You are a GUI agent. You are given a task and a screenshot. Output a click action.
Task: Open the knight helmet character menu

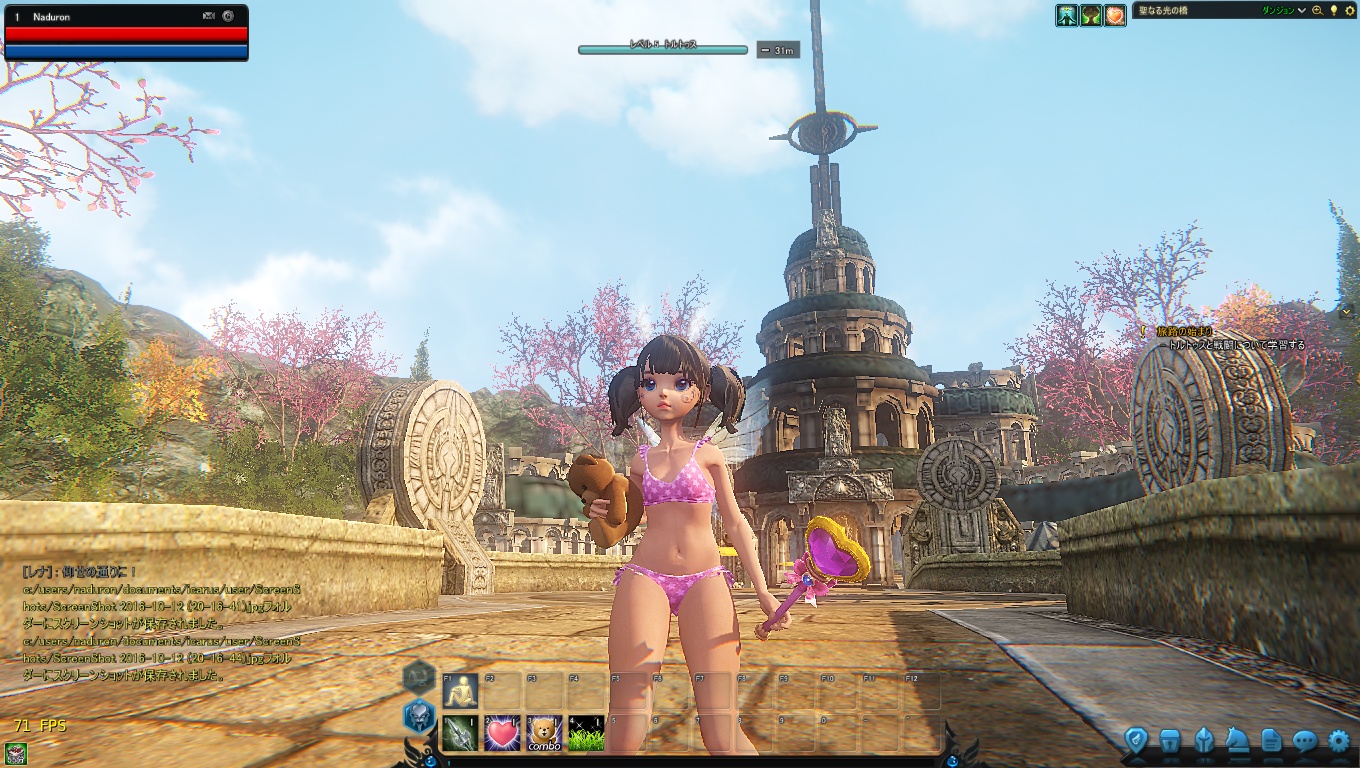(1204, 740)
